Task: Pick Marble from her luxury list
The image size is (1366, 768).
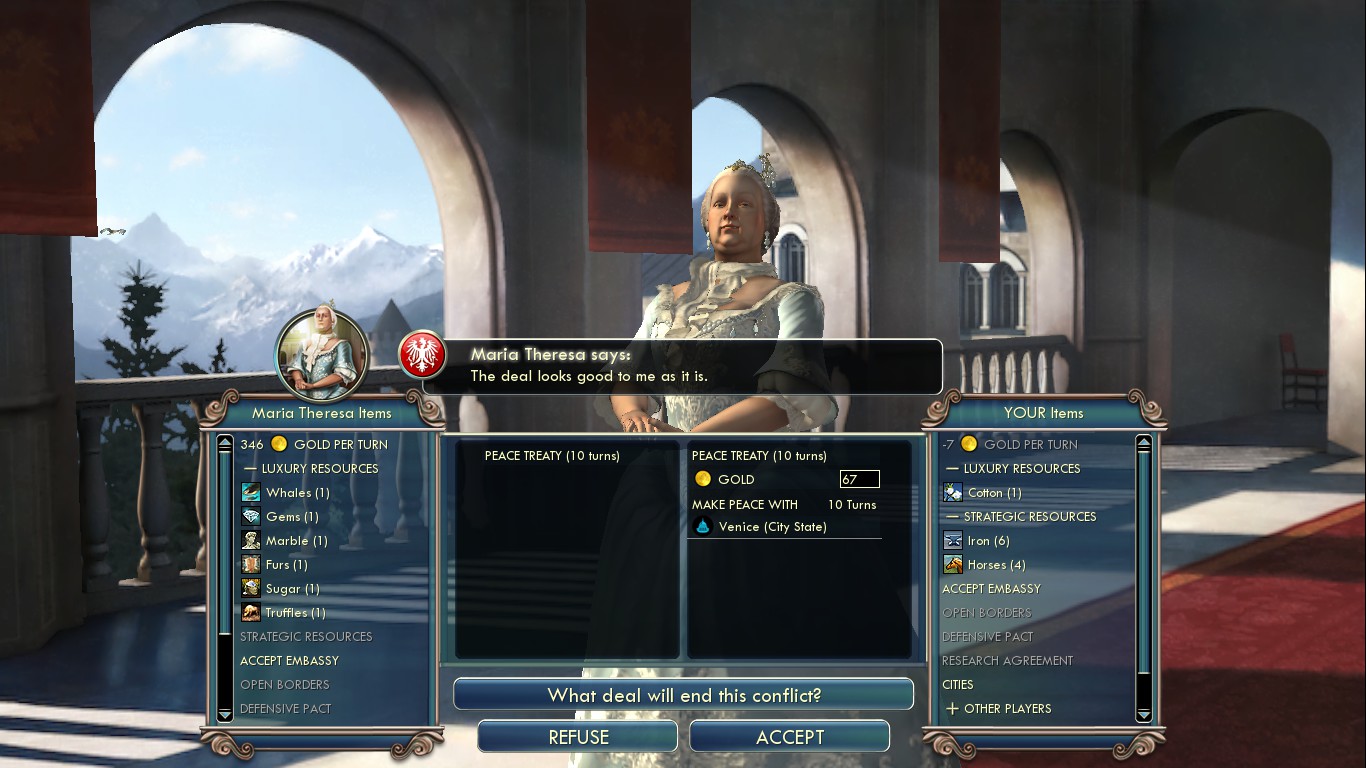Action: pos(296,540)
